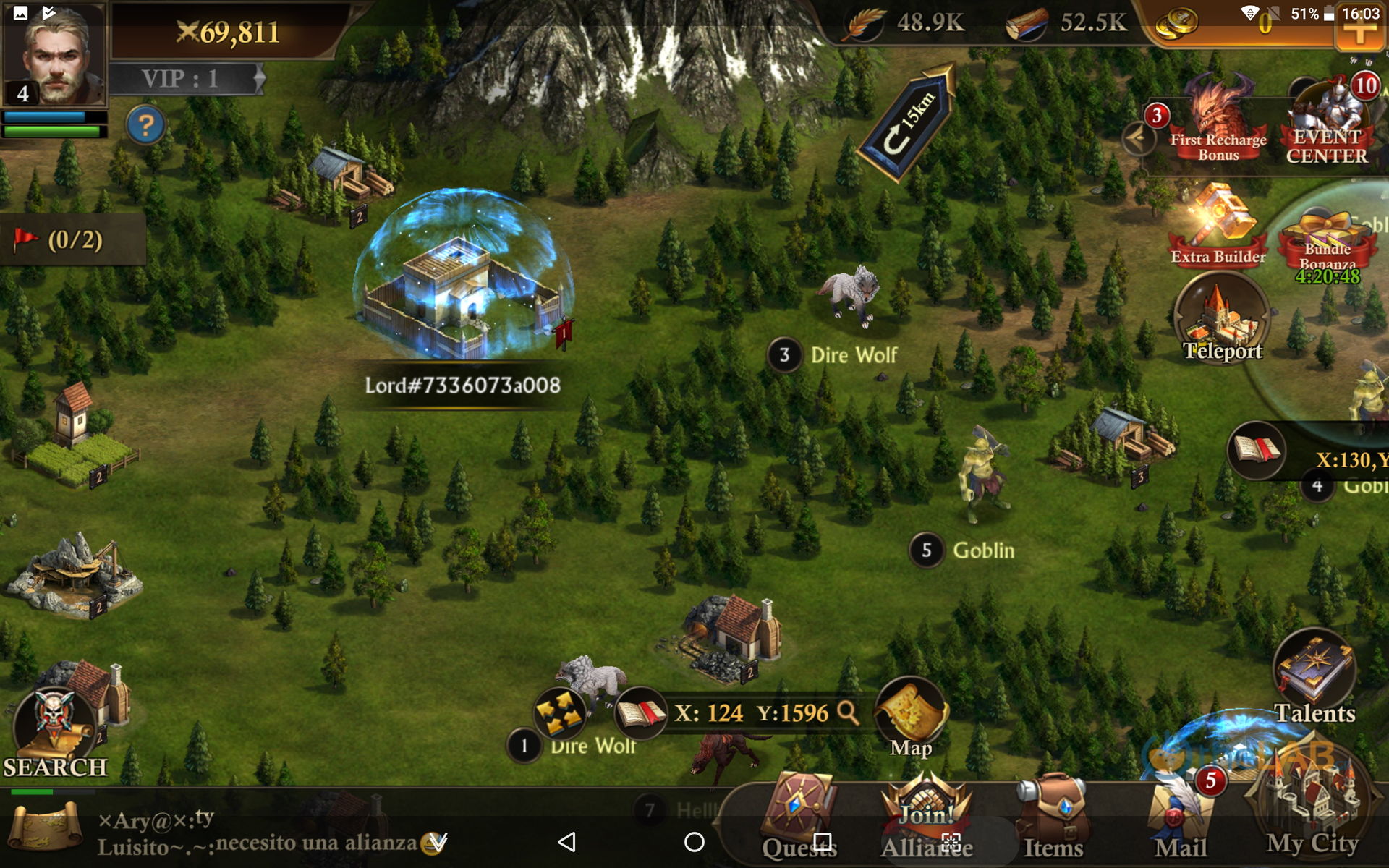The width and height of the screenshot is (1389, 868).
Task: Collapse the event icons with arrow
Action: click(x=1138, y=137)
